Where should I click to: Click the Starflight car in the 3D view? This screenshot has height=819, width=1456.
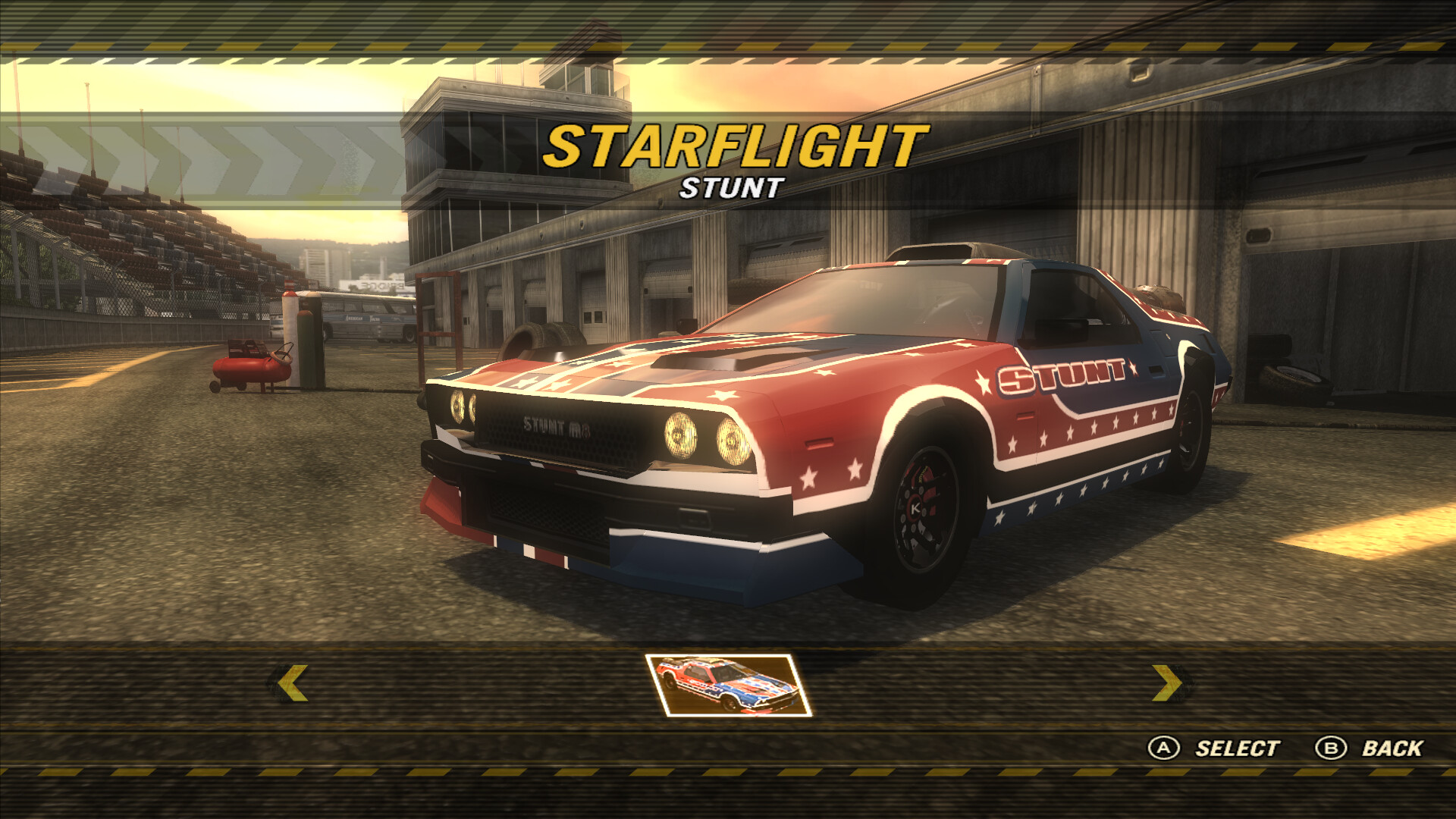click(x=834, y=425)
